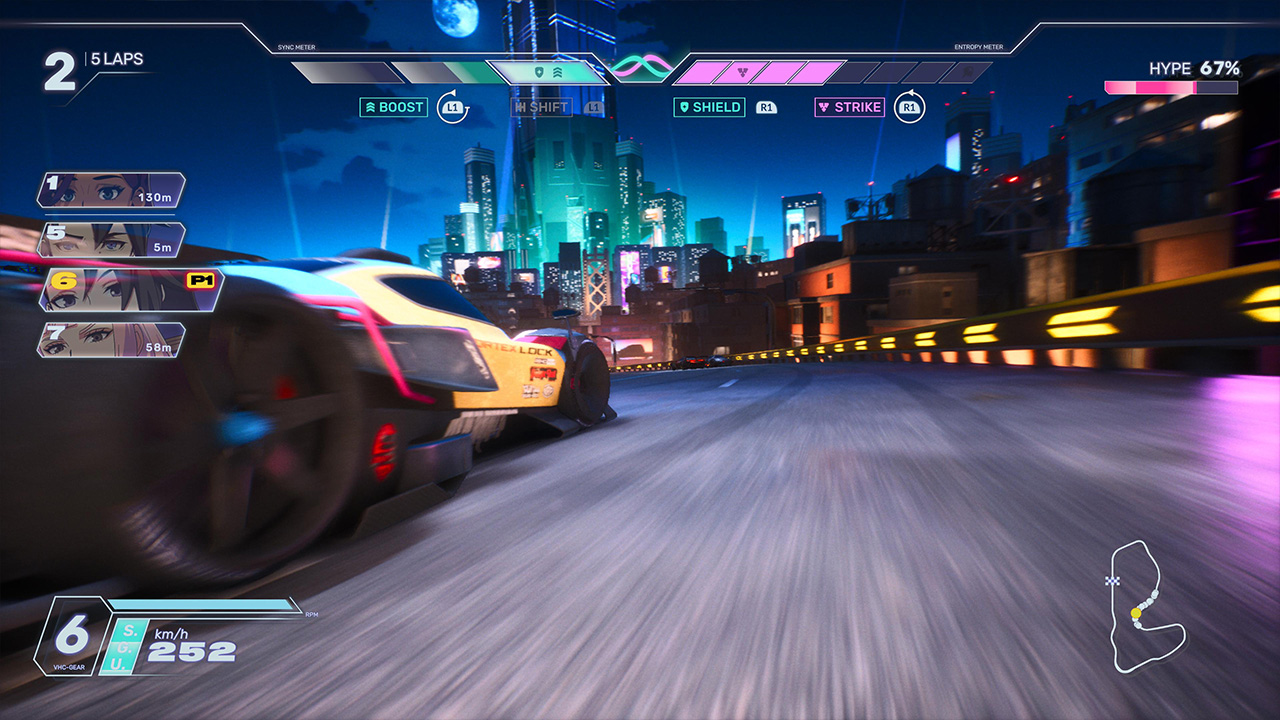
Task: Select the greyed-out SHIFT ability
Action: pyautogui.click(x=541, y=107)
